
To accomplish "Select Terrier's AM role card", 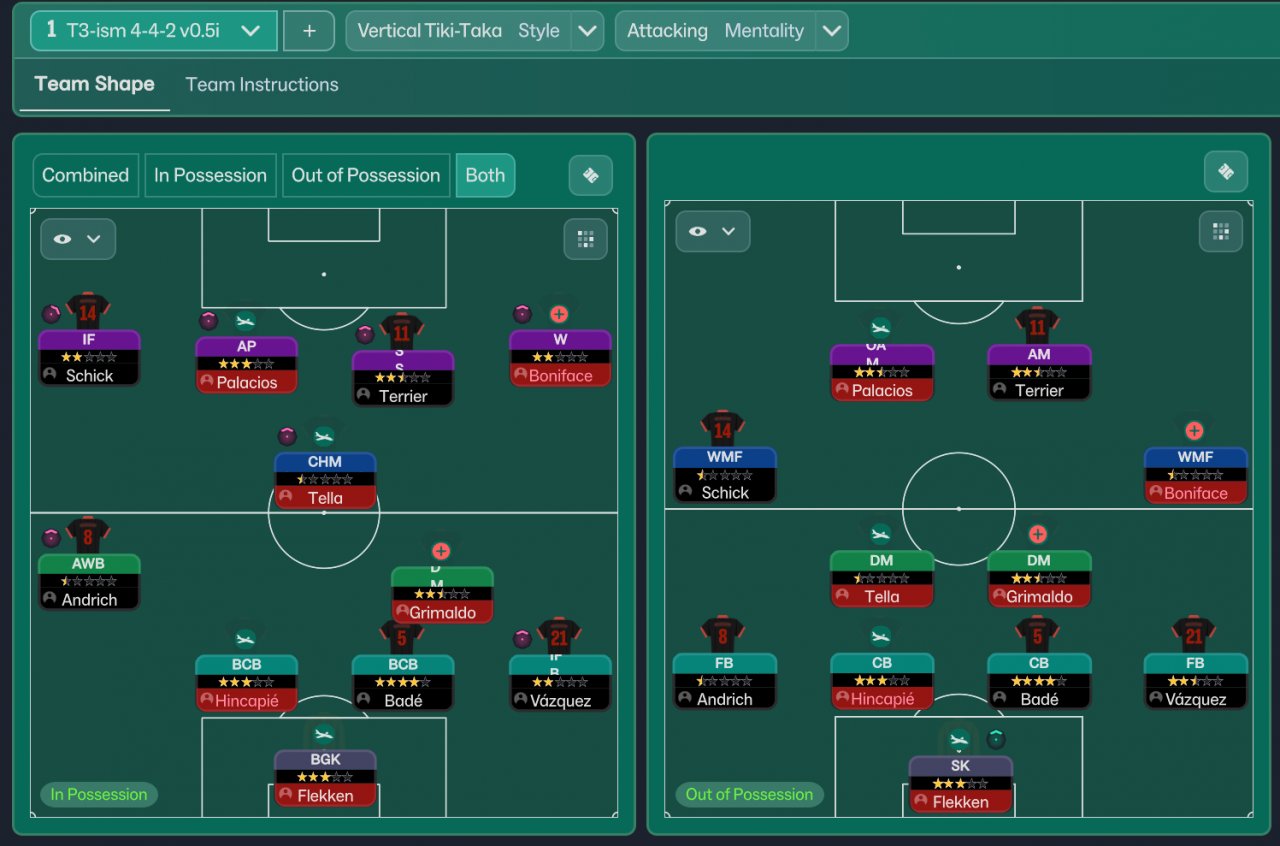I will [1039, 372].
